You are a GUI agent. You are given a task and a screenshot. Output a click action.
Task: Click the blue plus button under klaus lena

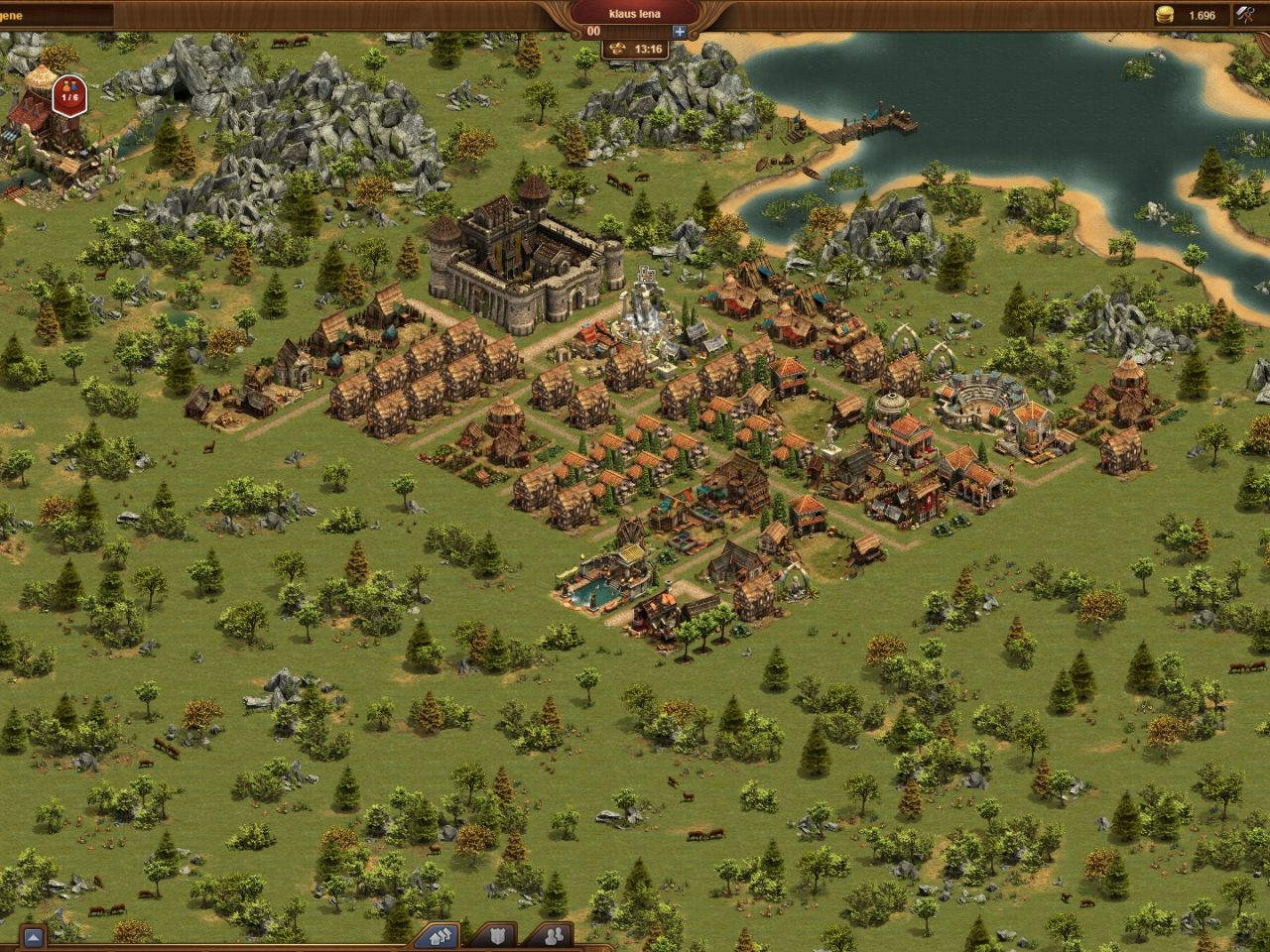click(x=680, y=31)
